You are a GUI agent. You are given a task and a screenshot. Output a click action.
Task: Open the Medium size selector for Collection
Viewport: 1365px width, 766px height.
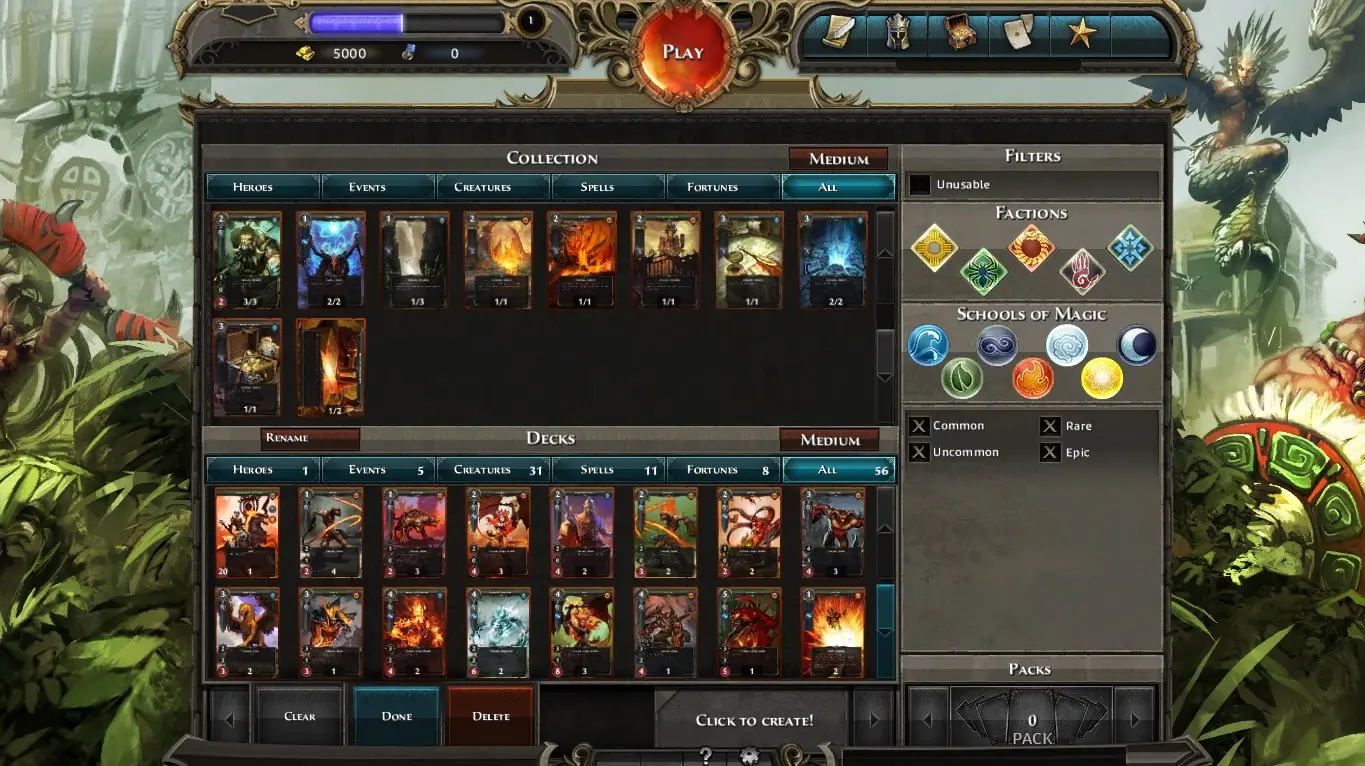838,158
